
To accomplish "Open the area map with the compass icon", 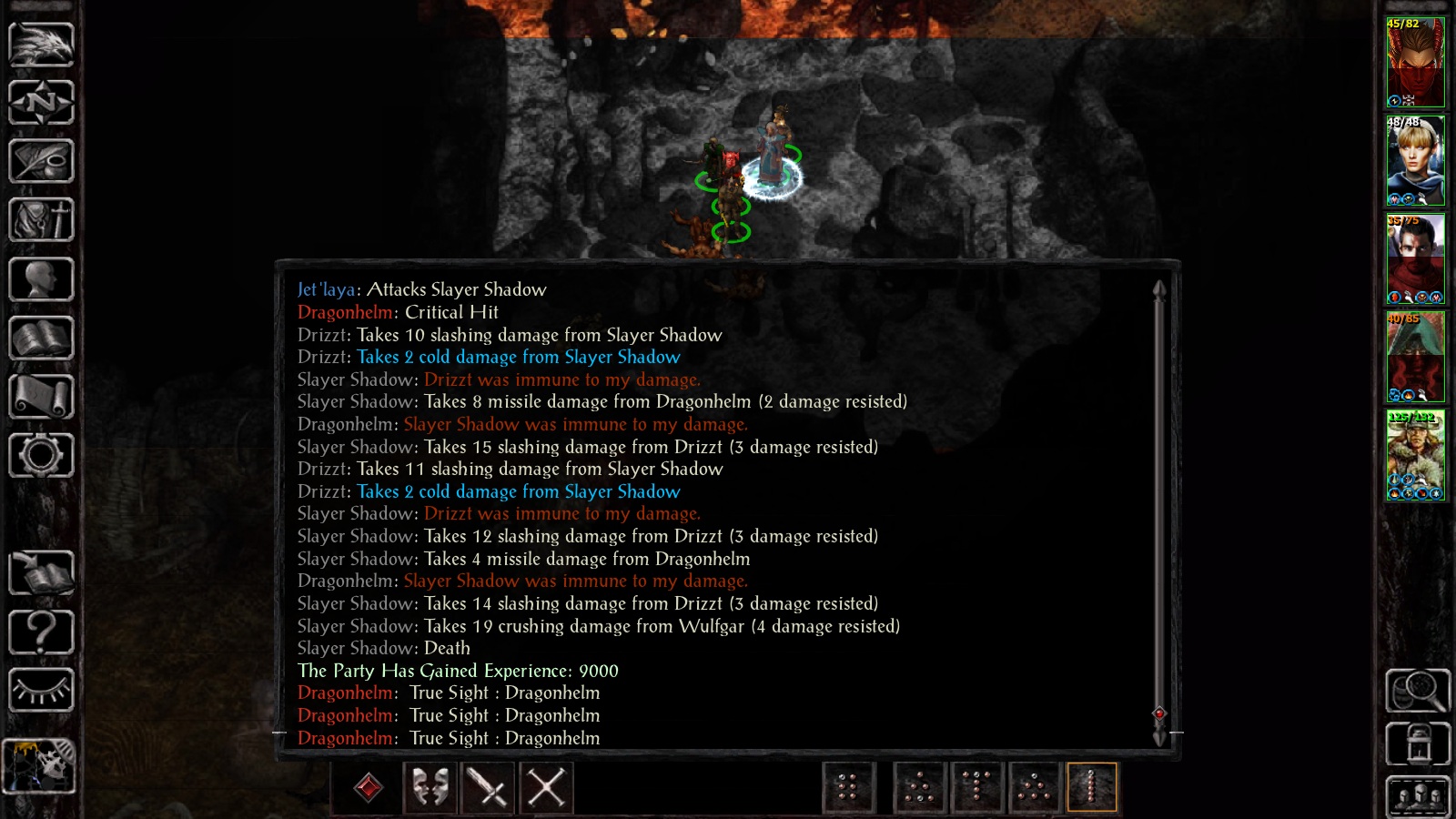I will tap(41, 102).
